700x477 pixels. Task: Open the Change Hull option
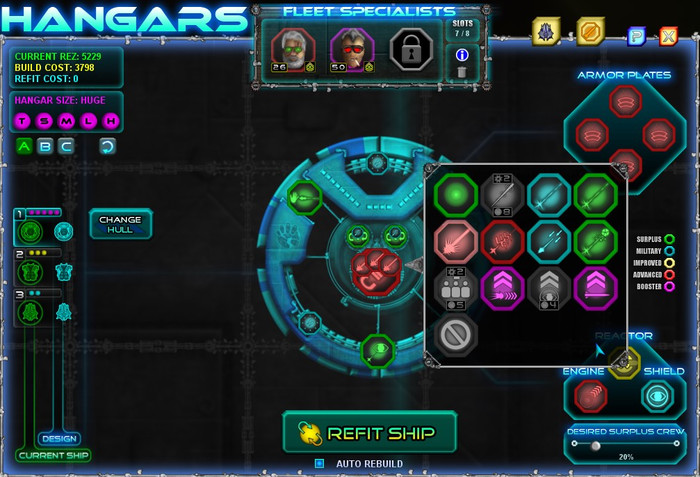[120, 225]
